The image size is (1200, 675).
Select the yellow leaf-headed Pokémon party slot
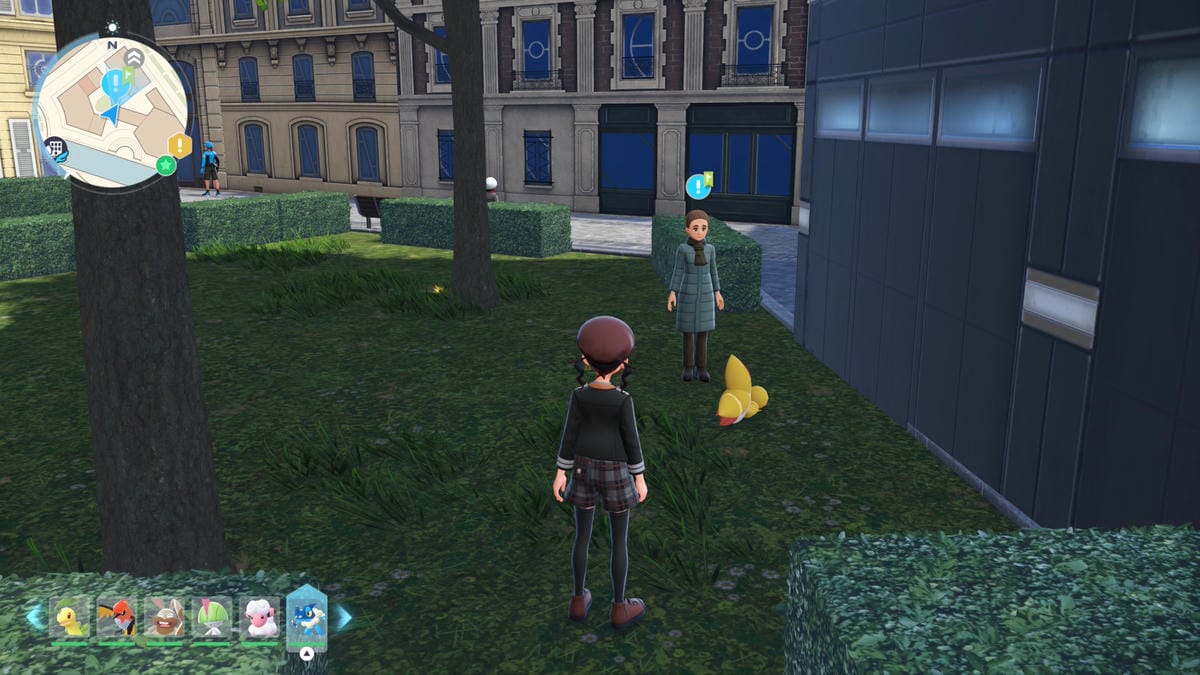pos(71,619)
